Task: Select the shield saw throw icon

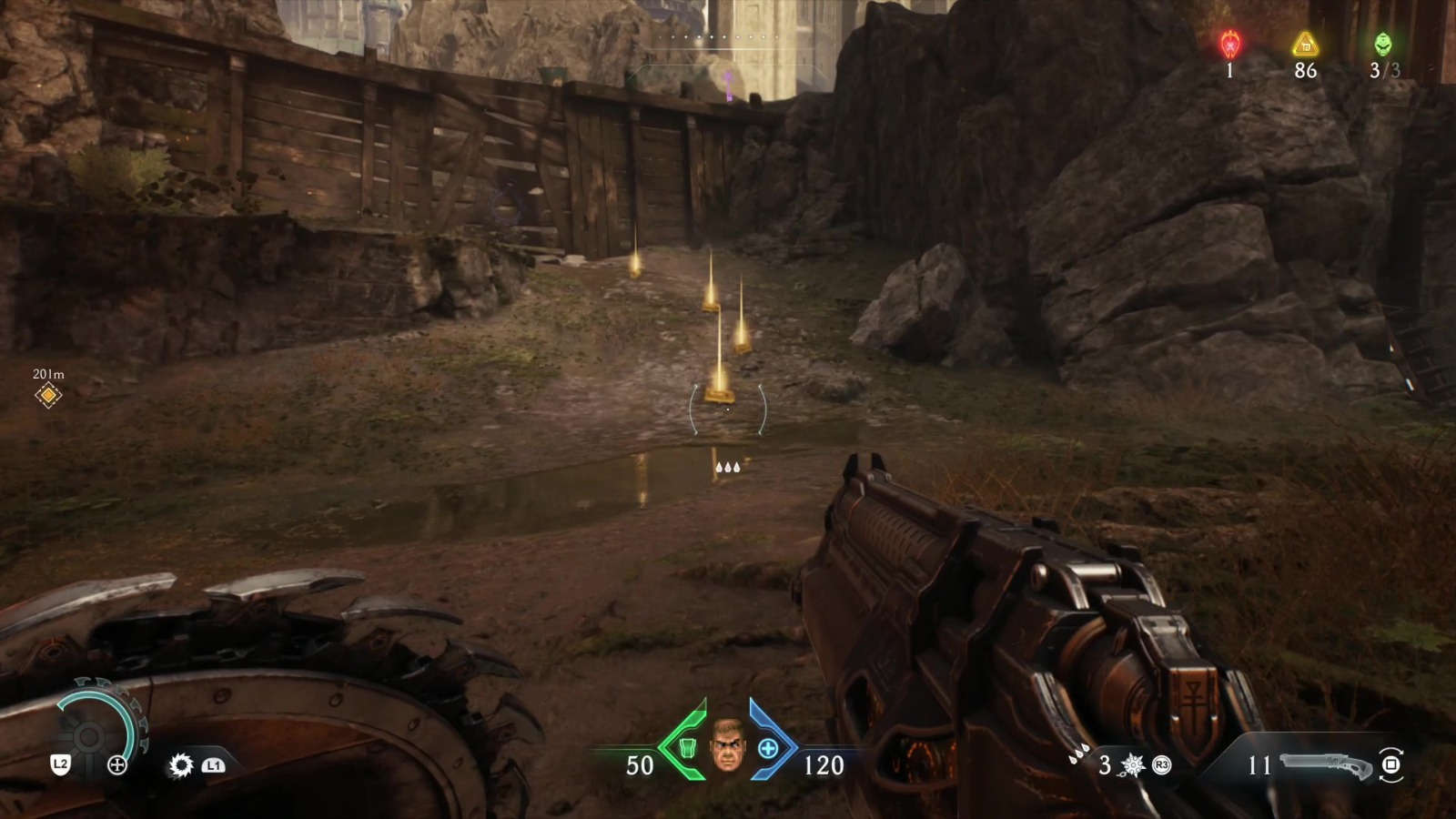Action: (x=181, y=765)
